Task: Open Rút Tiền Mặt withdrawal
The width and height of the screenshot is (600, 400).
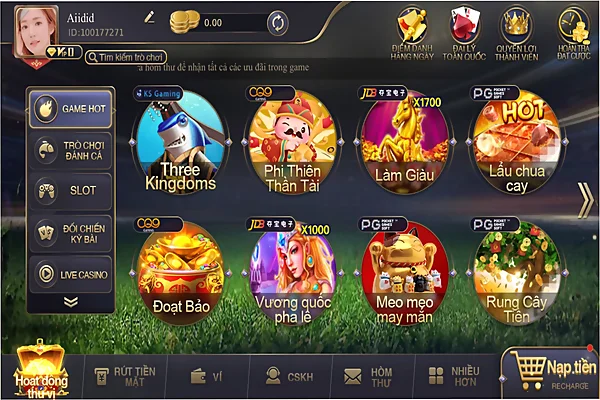Action: [x=116, y=375]
